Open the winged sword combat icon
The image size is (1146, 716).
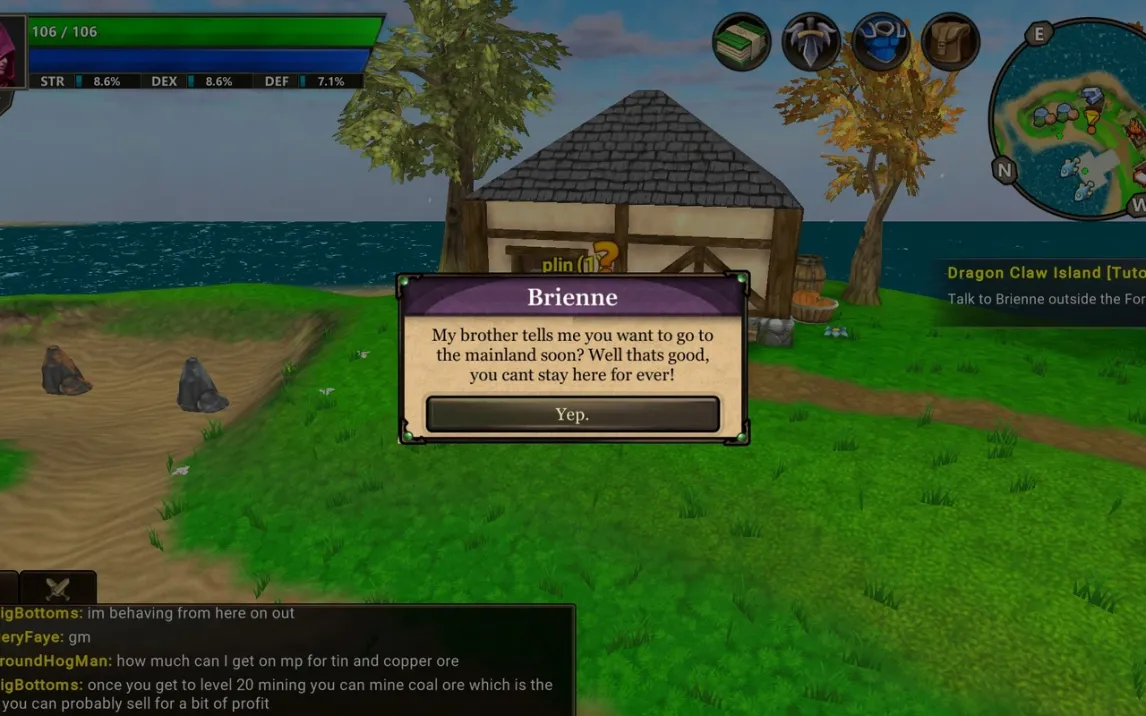(810, 42)
